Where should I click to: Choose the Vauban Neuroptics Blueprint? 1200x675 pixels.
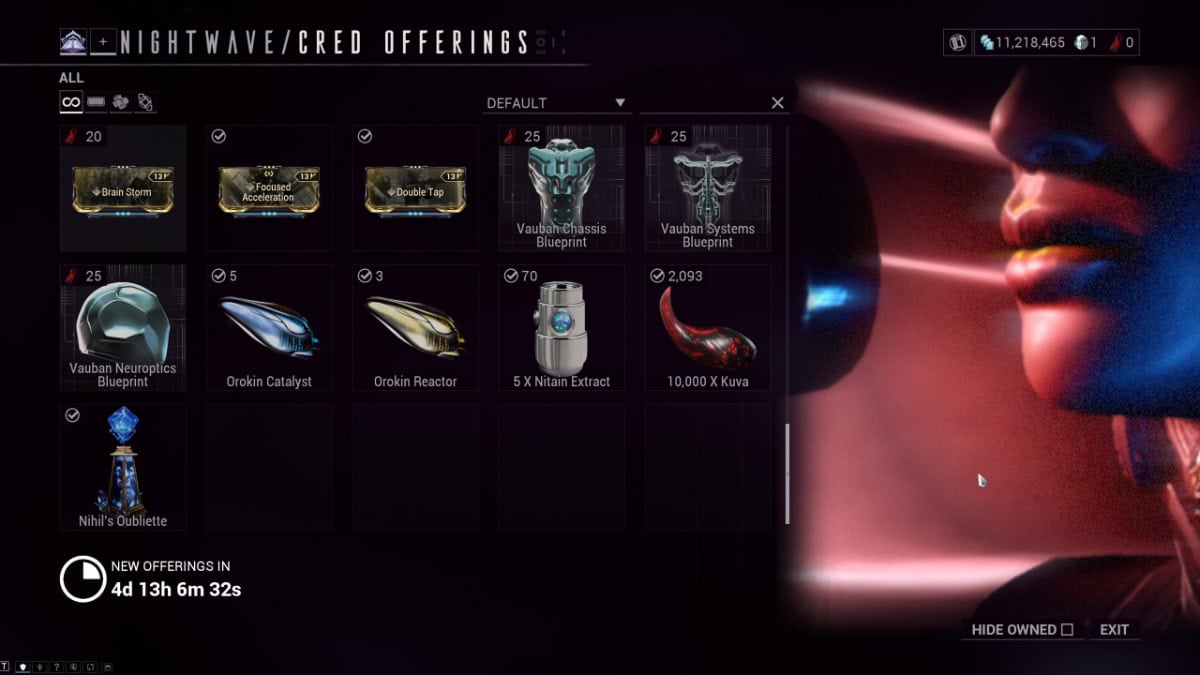click(x=123, y=328)
